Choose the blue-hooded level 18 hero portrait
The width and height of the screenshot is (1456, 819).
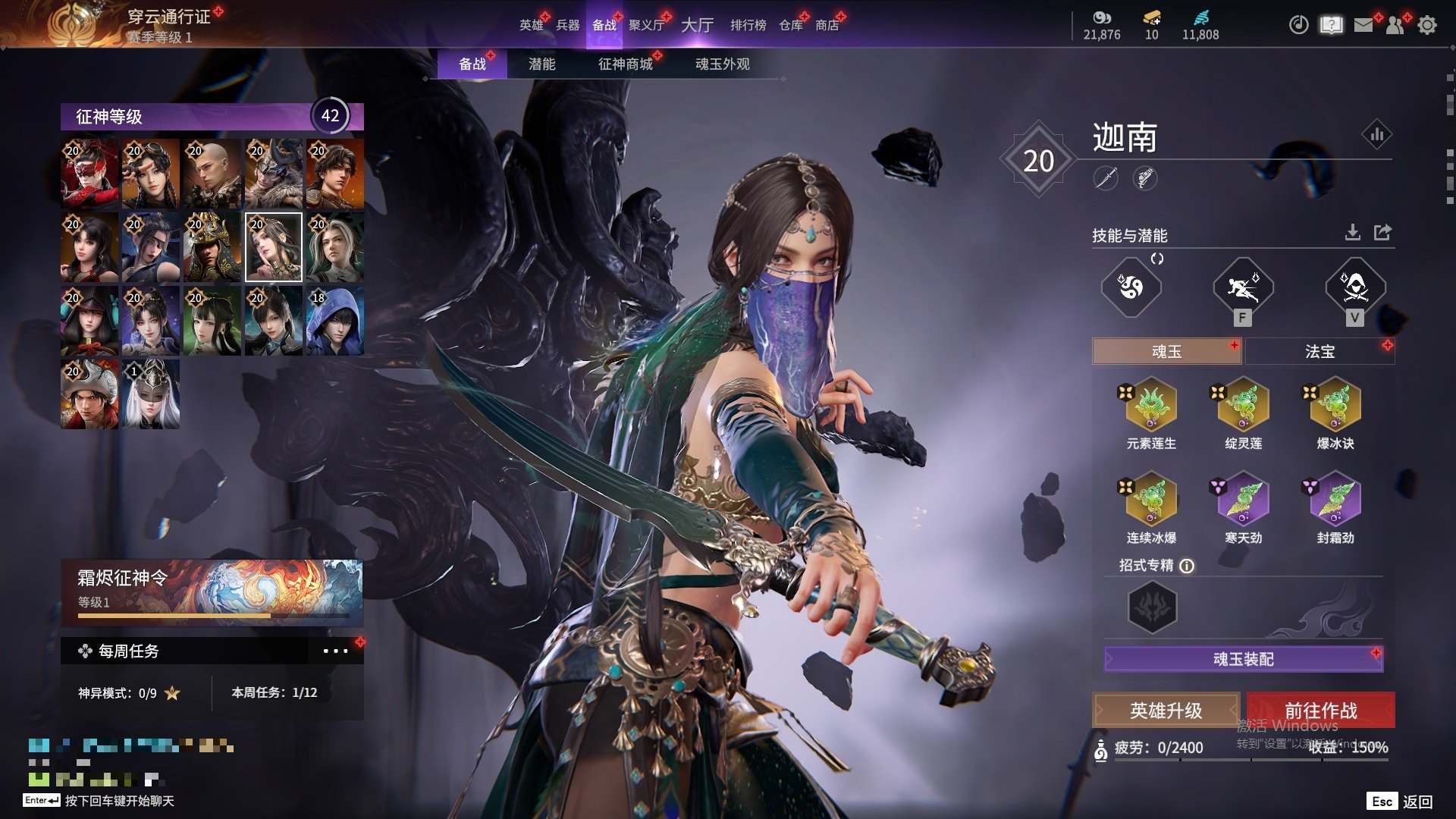[x=334, y=321]
